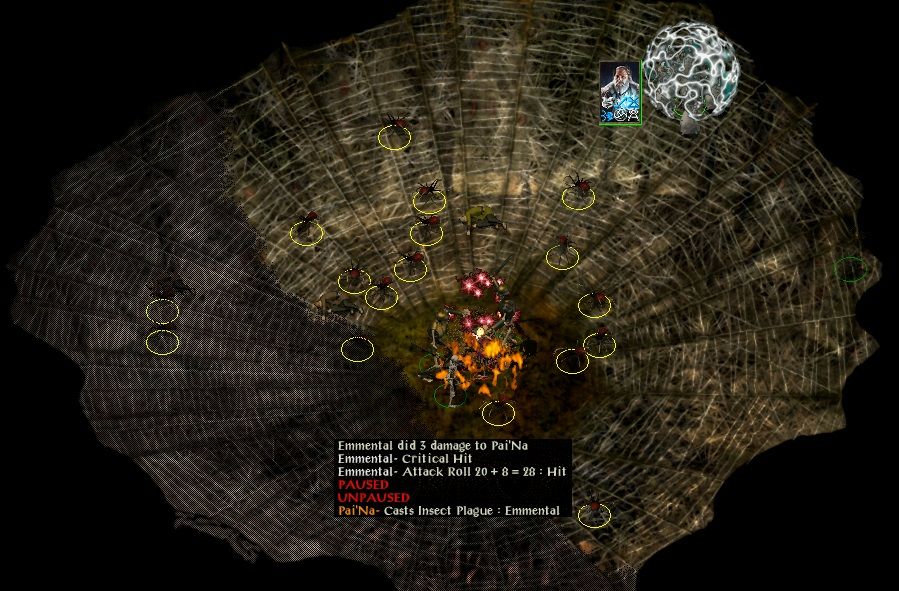
Task: Select the bearded character portrait
Action: point(619,92)
